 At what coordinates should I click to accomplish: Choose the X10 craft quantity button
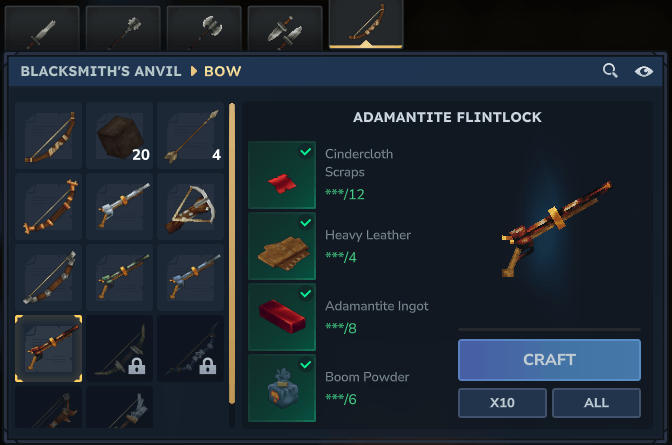(x=502, y=403)
